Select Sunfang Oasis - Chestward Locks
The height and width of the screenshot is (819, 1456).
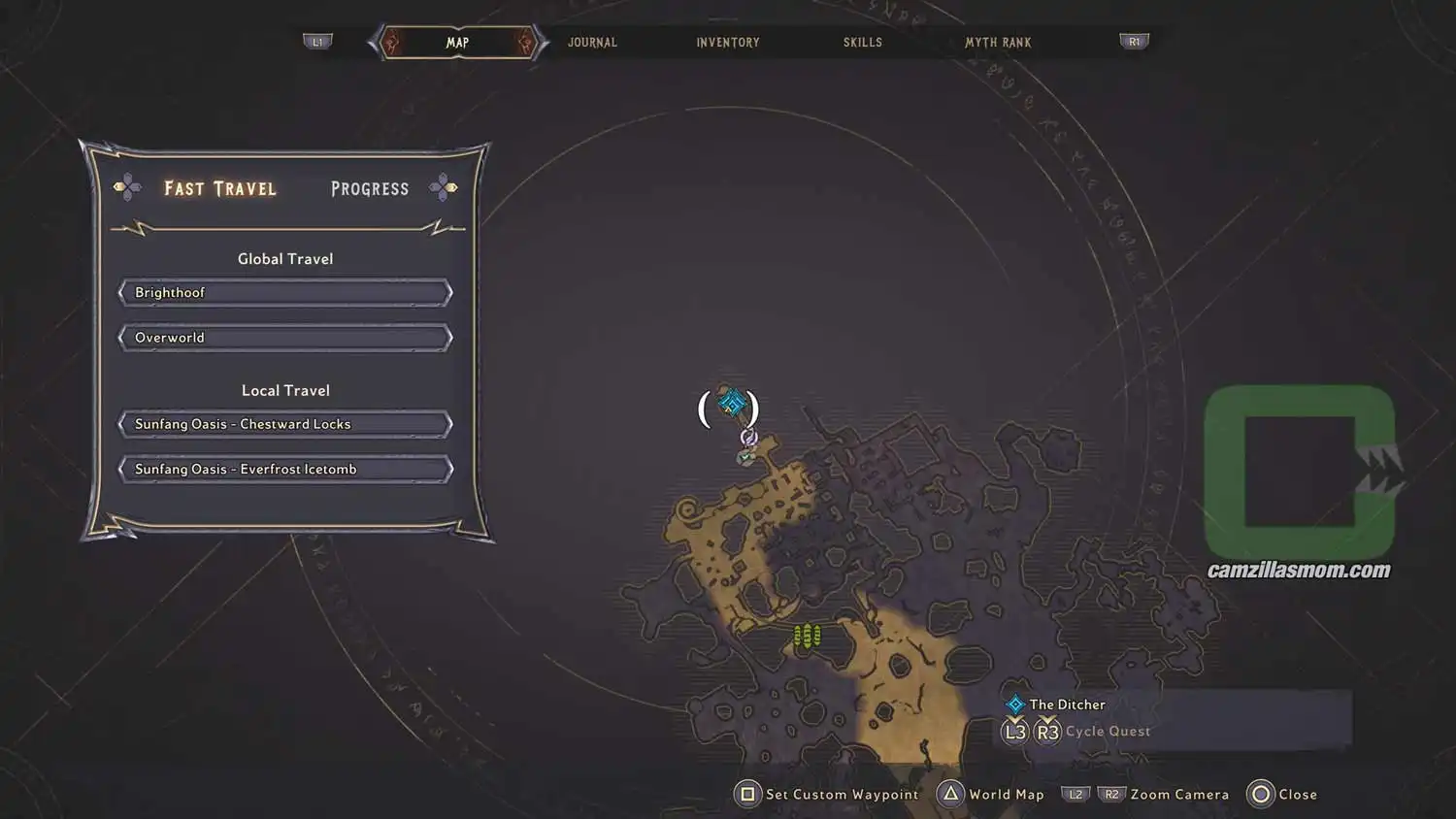pos(284,423)
